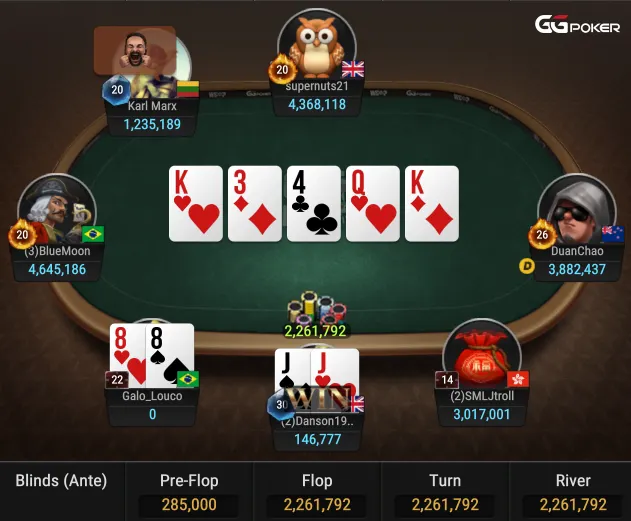Select the Turn street tab

(x=445, y=492)
